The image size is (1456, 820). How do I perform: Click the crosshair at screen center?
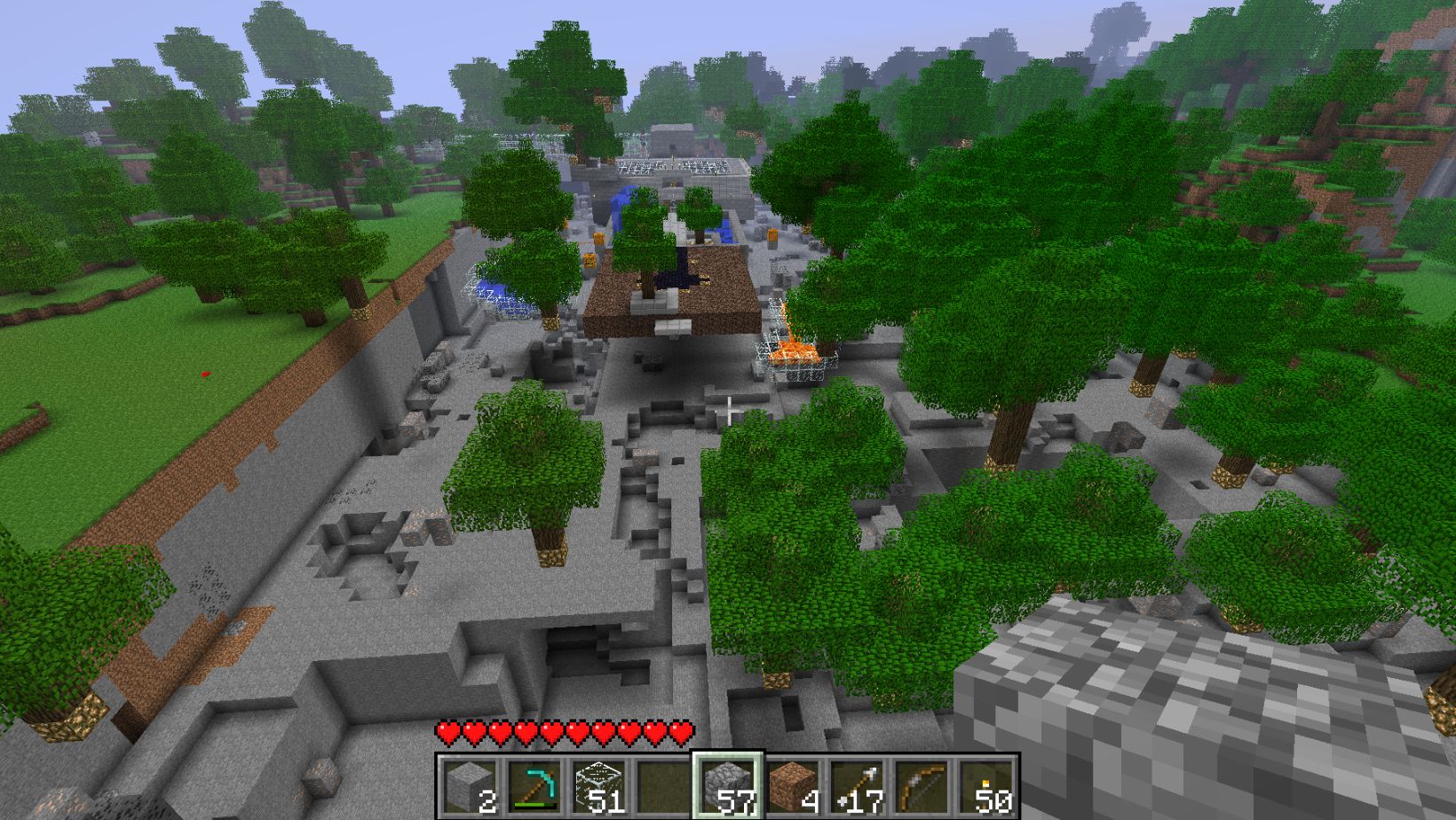[728, 408]
